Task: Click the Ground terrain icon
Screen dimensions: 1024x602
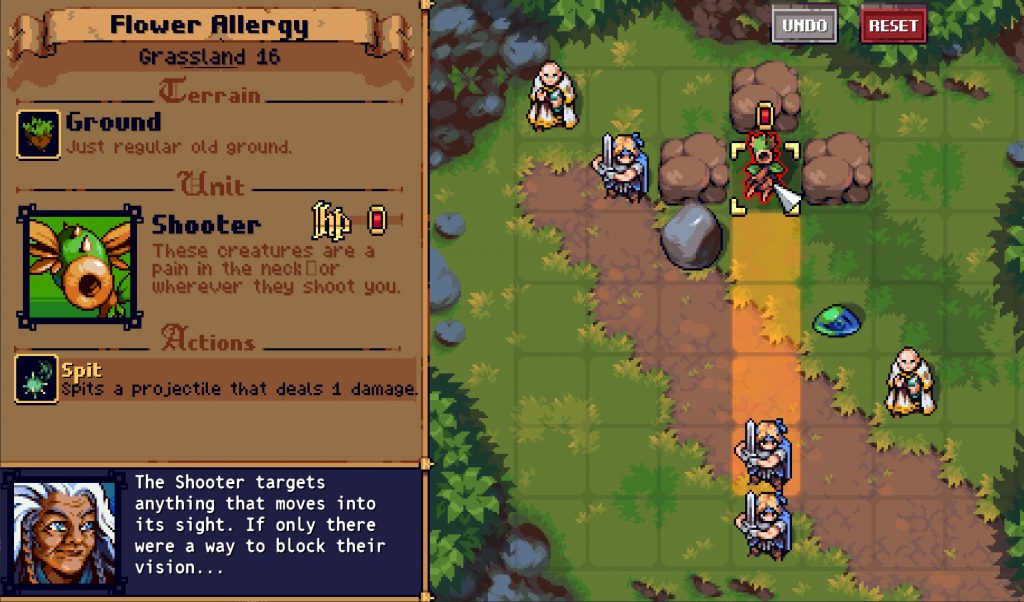Action: [x=38, y=135]
